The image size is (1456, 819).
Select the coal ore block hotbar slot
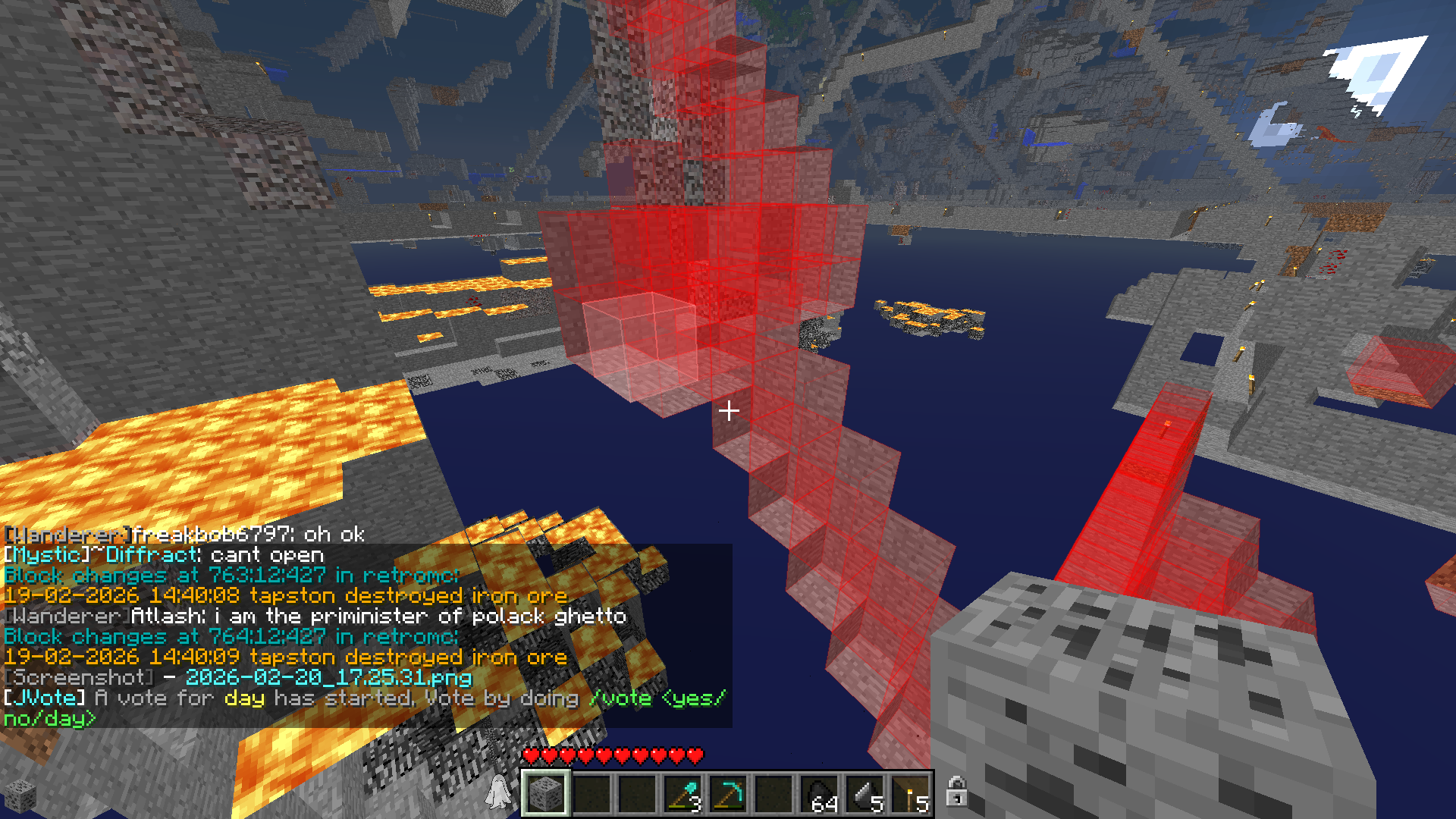(545, 794)
